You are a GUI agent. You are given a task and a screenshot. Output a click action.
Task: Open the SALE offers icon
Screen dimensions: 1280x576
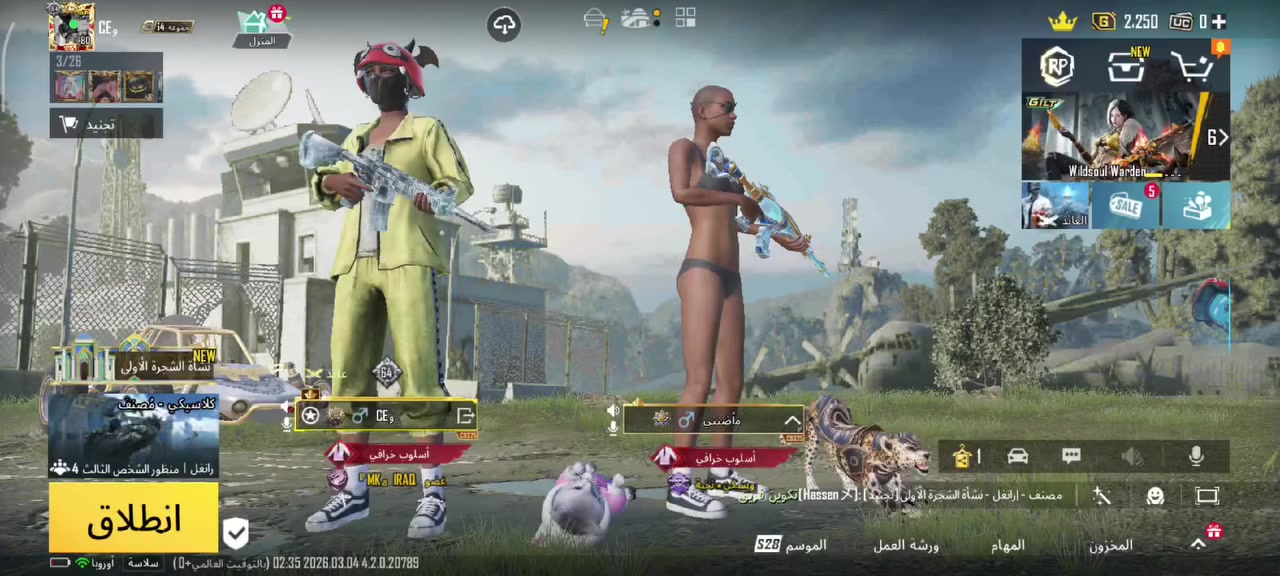(x=1126, y=206)
